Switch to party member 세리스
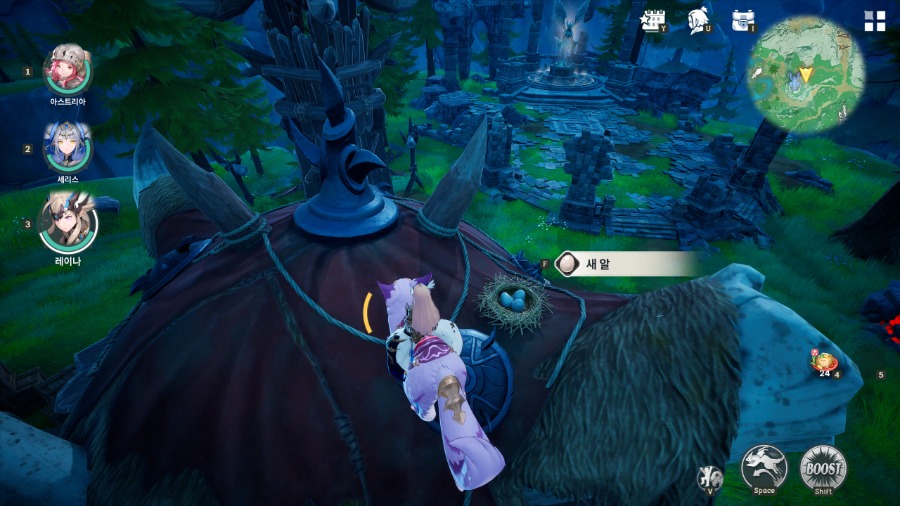Viewport: 900px width, 506px height. click(68, 146)
